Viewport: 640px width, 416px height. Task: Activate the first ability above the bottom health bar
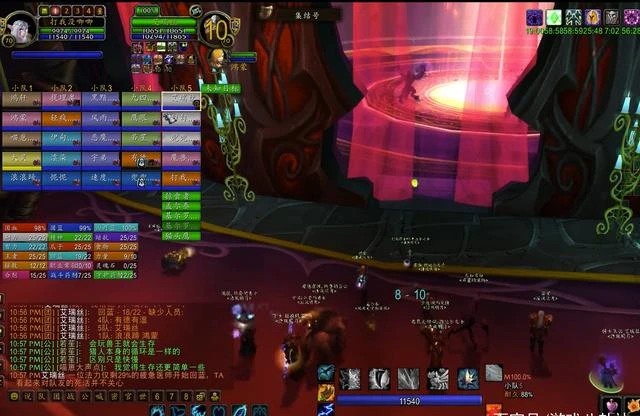pyautogui.click(x=351, y=378)
